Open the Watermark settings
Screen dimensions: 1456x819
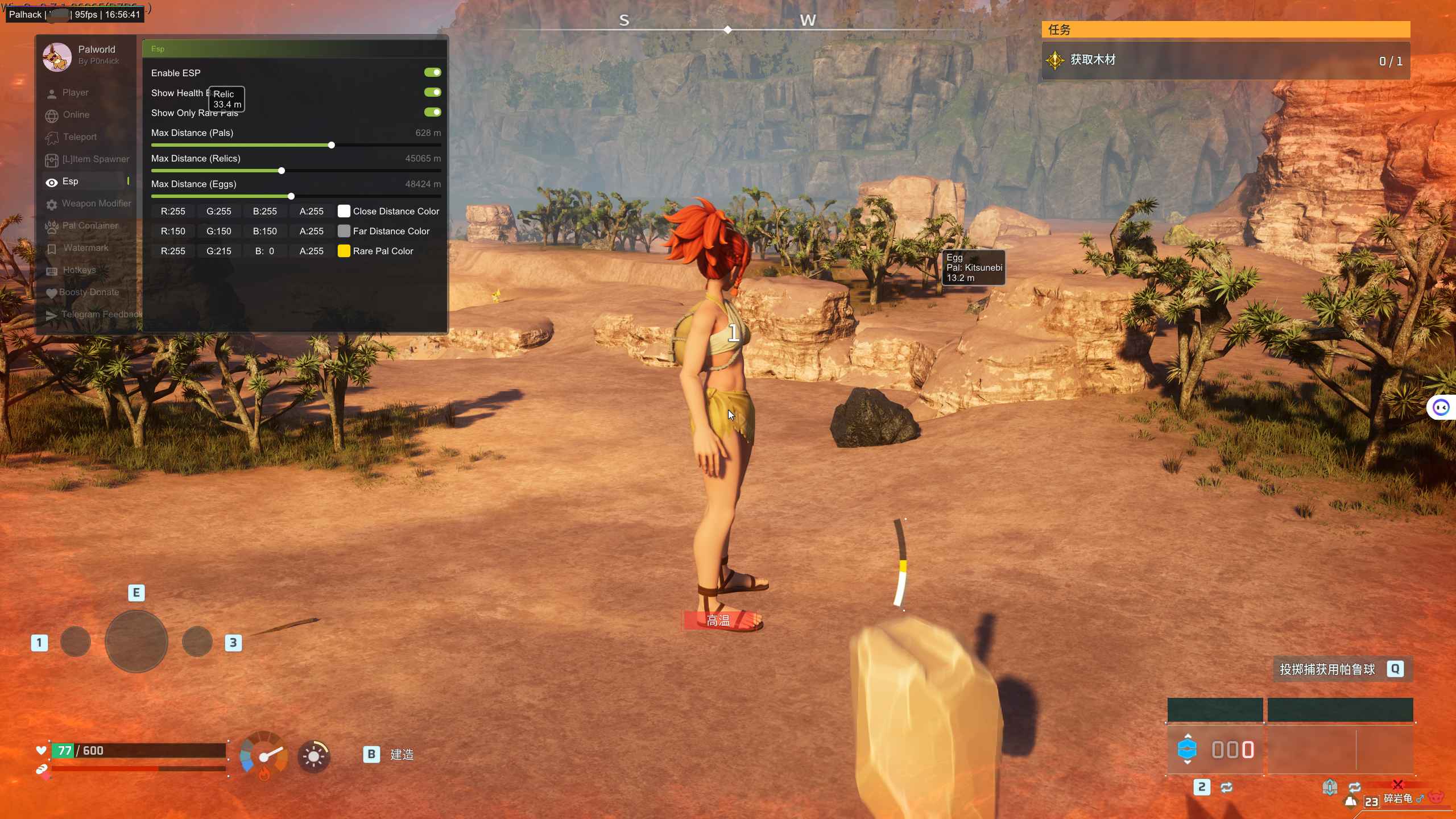pos(85,248)
